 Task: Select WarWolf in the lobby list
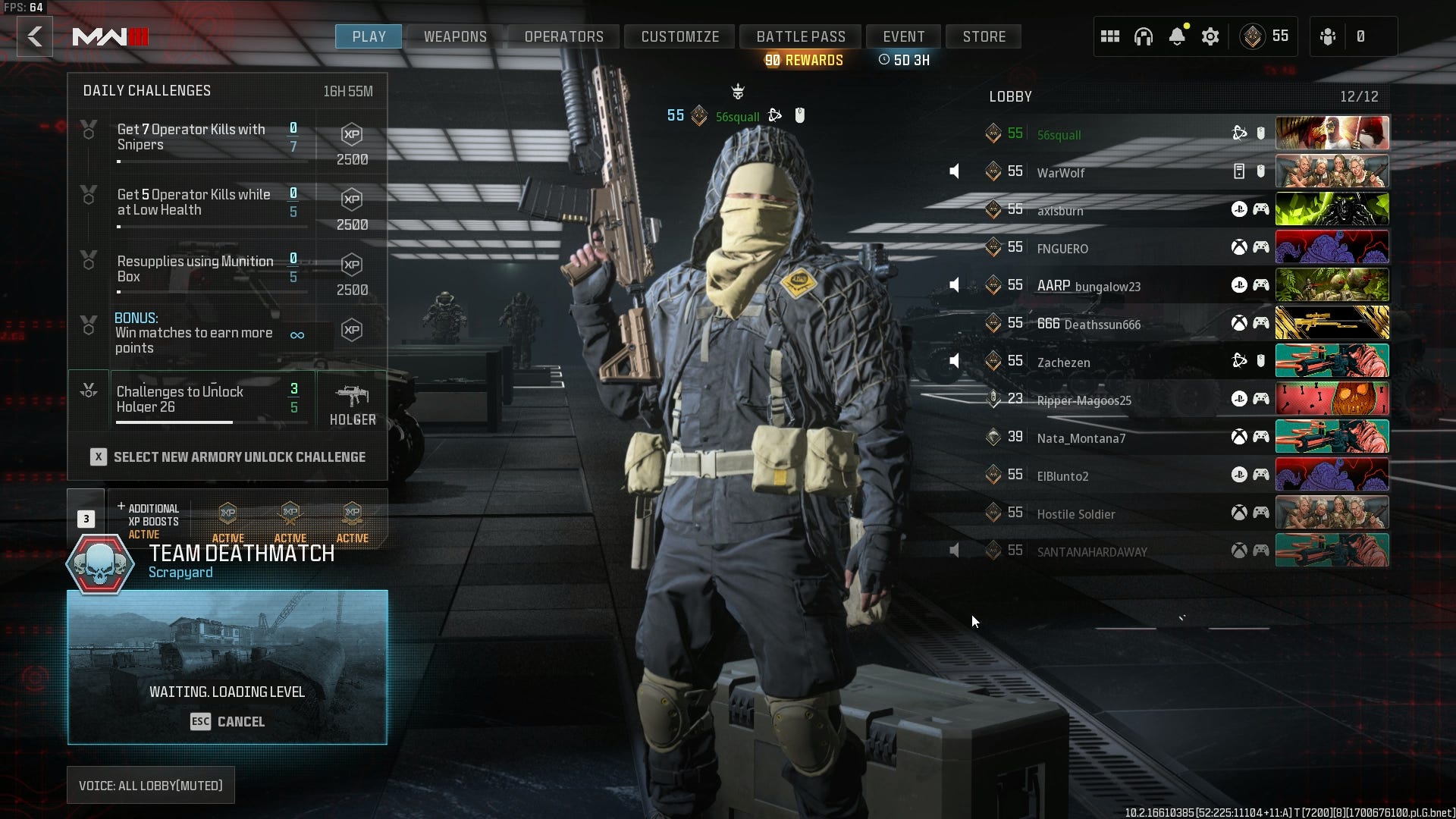[1060, 172]
